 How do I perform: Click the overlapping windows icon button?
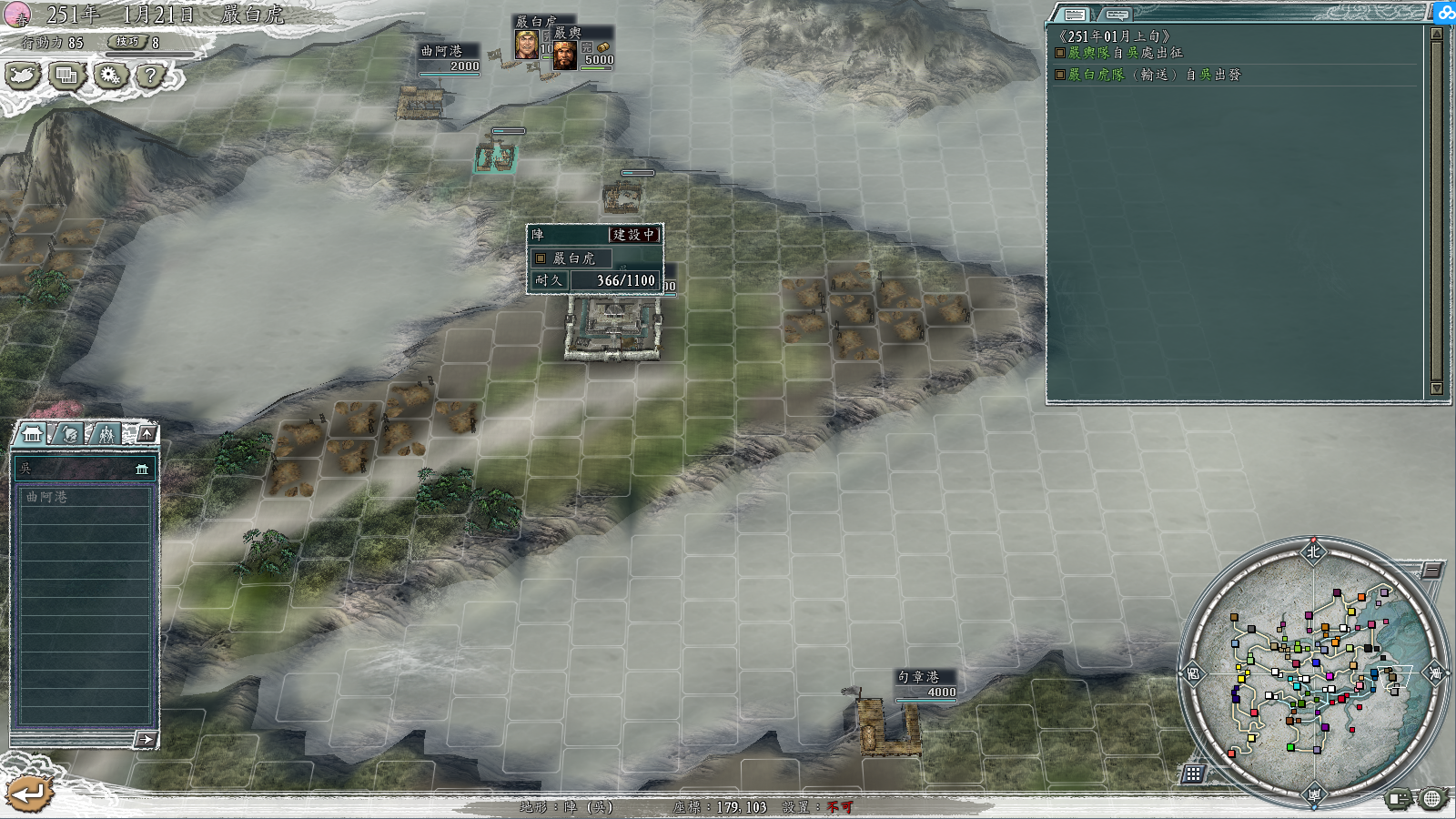click(66, 76)
